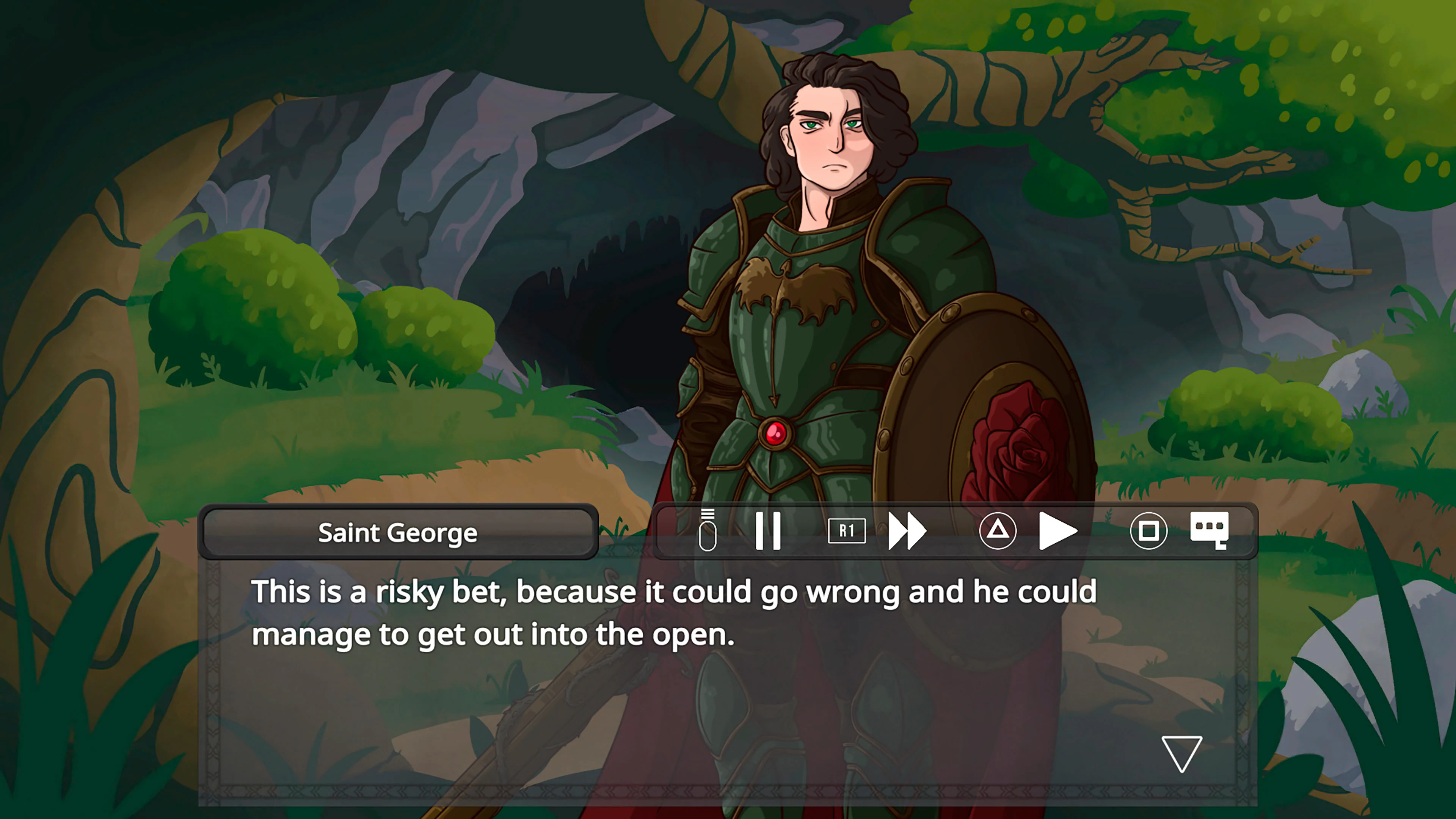
Task: Select the Saint George name plate
Action: (x=399, y=532)
